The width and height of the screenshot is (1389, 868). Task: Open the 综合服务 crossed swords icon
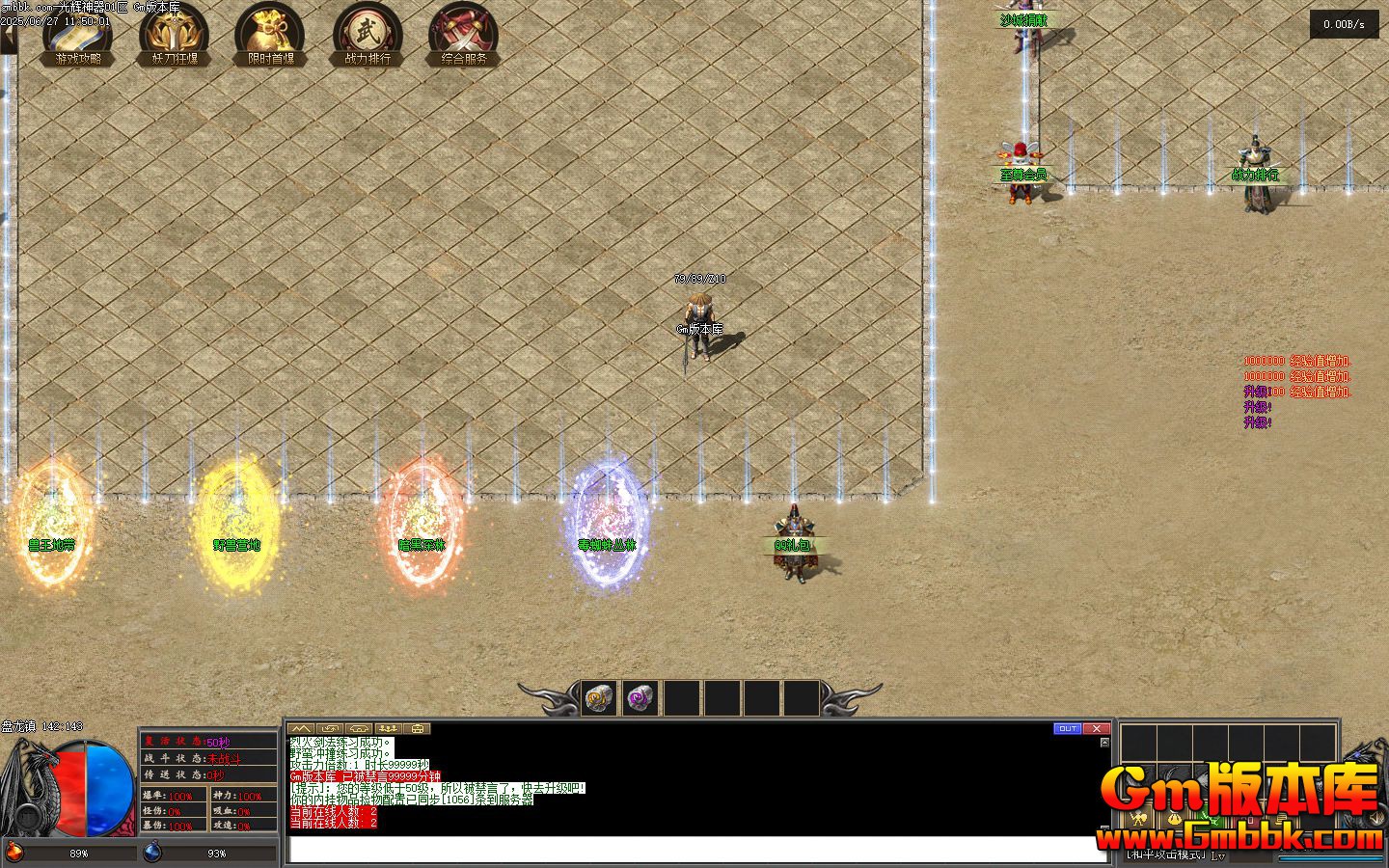464,34
